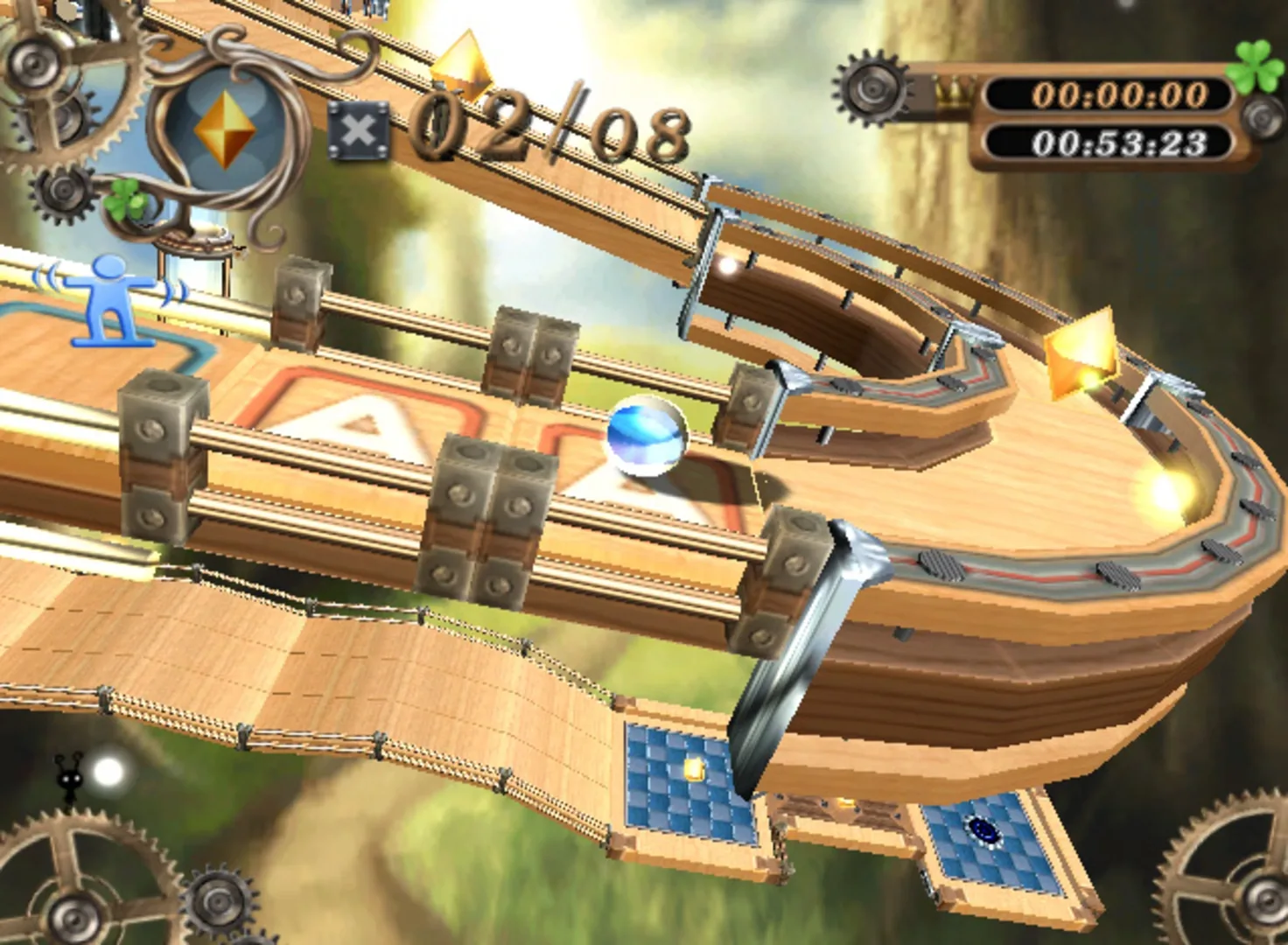The width and height of the screenshot is (1288, 945).
Task: Select the gray X block icon near the counter
Action: [x=359, y=131]
